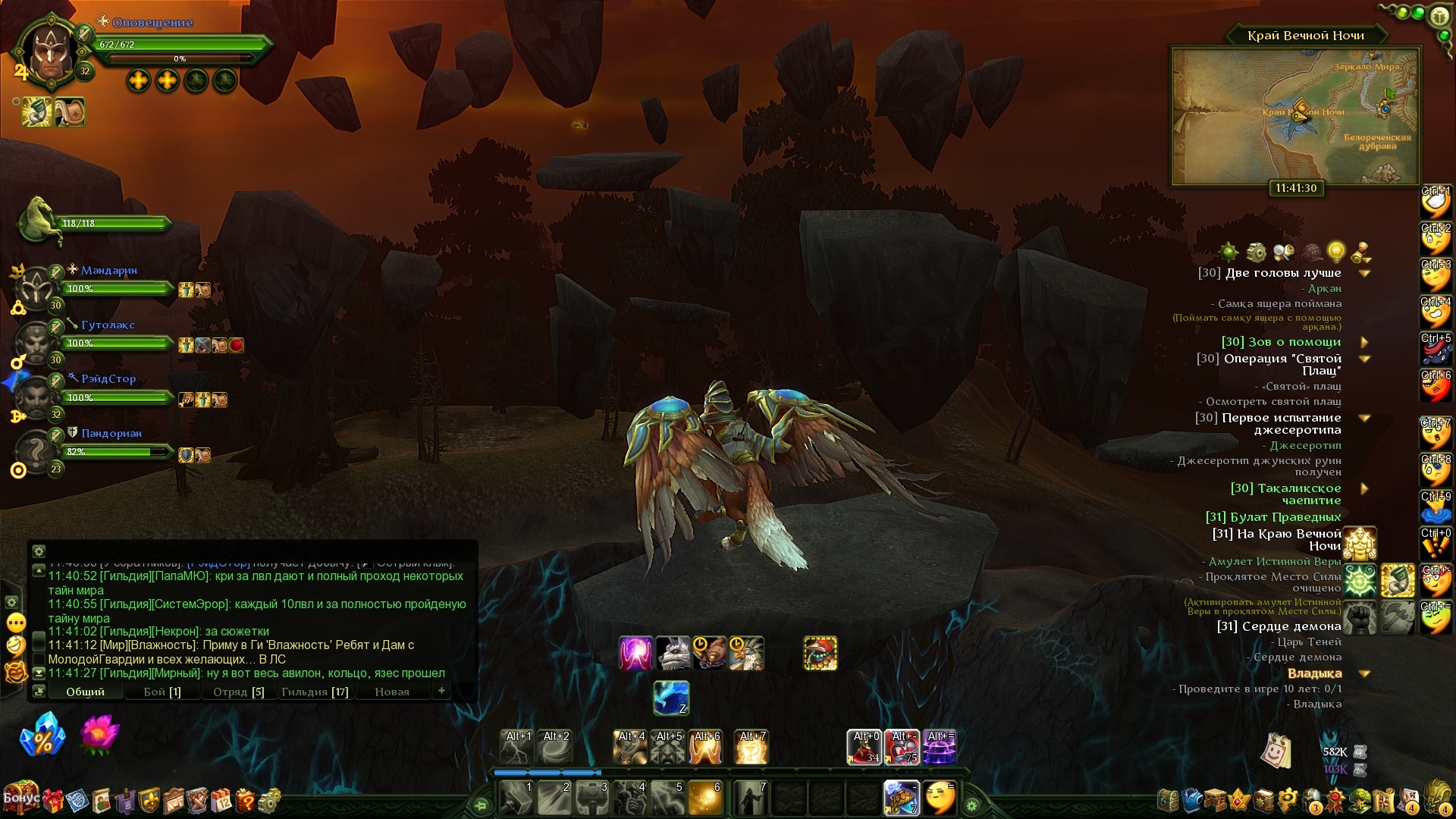Click the red gift box icon
The height and width of the screenshot is (819, 1456).
click(54, 800)
